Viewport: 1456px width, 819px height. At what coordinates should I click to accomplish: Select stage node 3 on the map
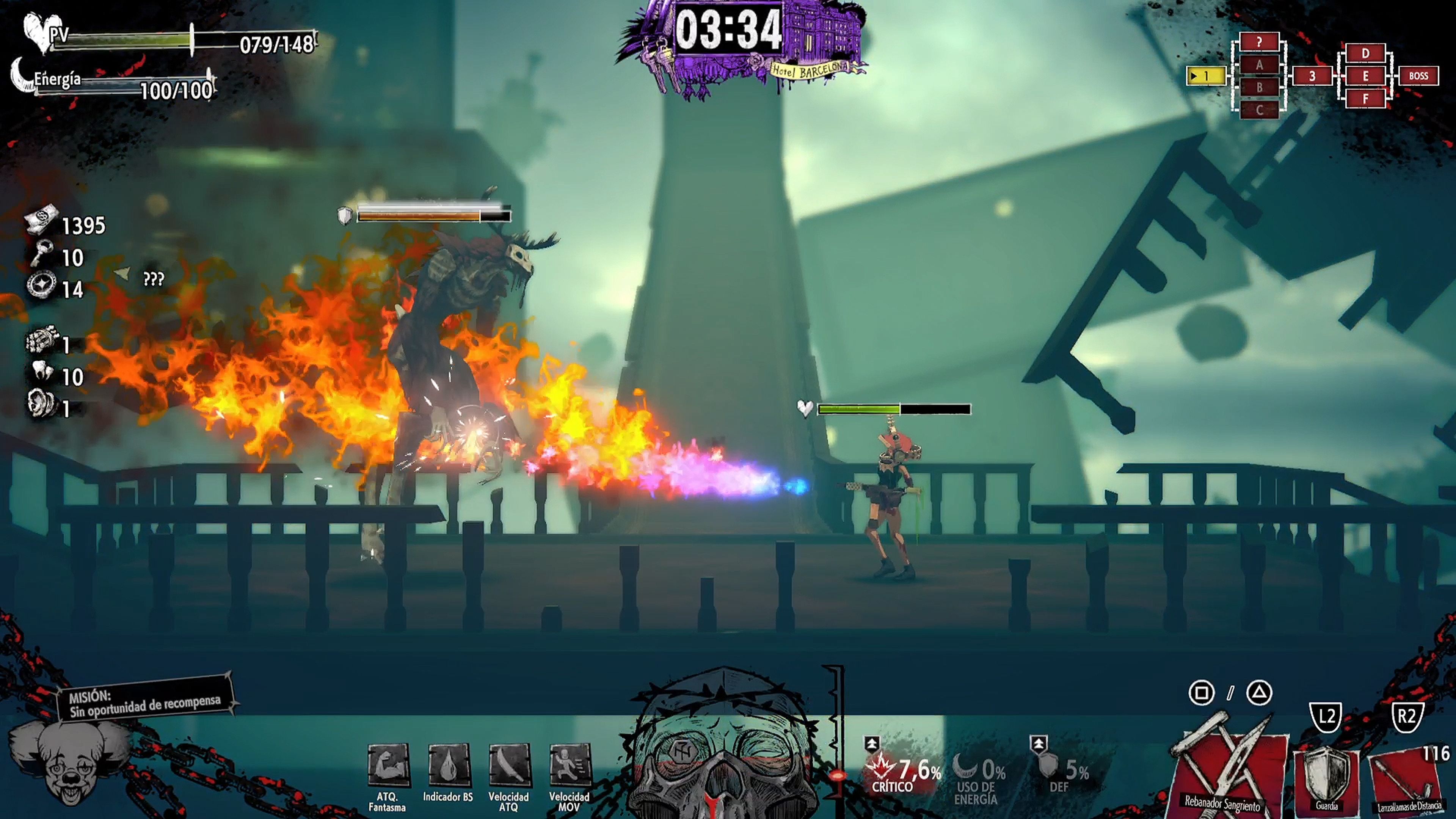1312,76
